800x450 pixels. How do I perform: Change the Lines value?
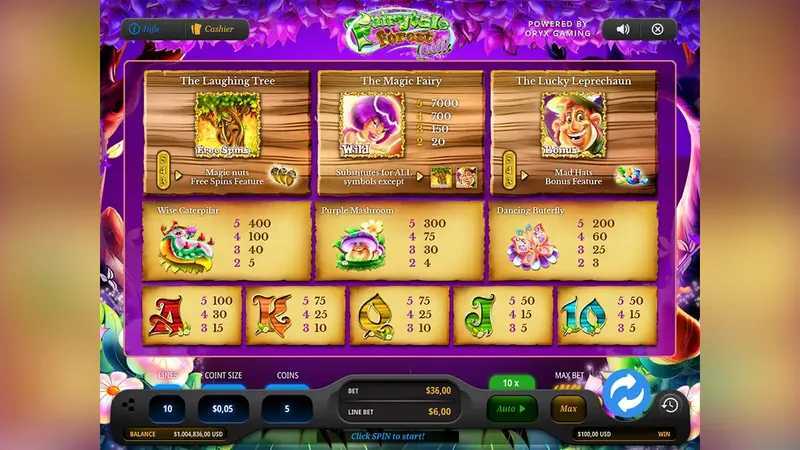tap(167, 407)
